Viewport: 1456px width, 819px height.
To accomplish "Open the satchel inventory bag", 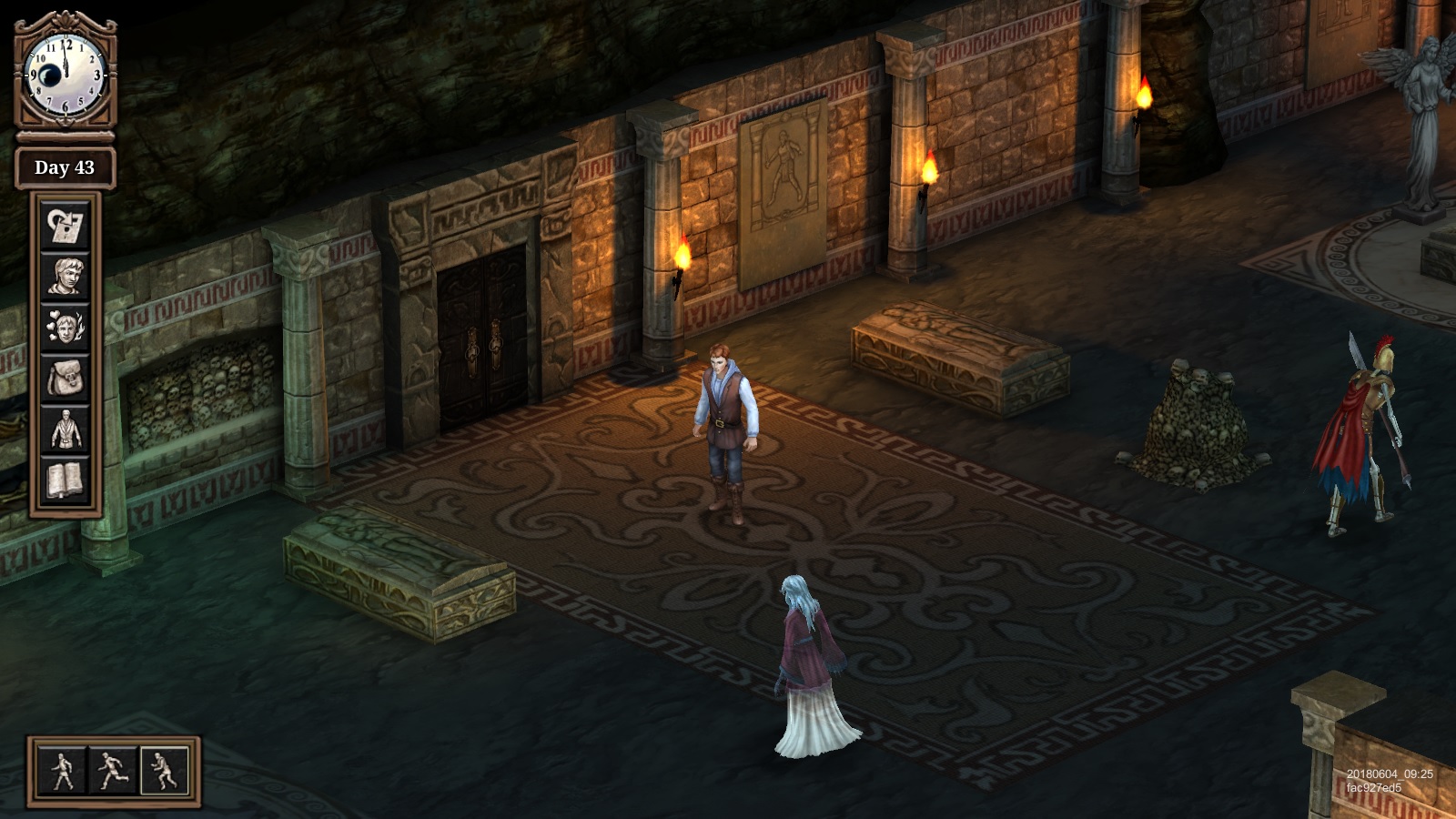I will [65, 379].
